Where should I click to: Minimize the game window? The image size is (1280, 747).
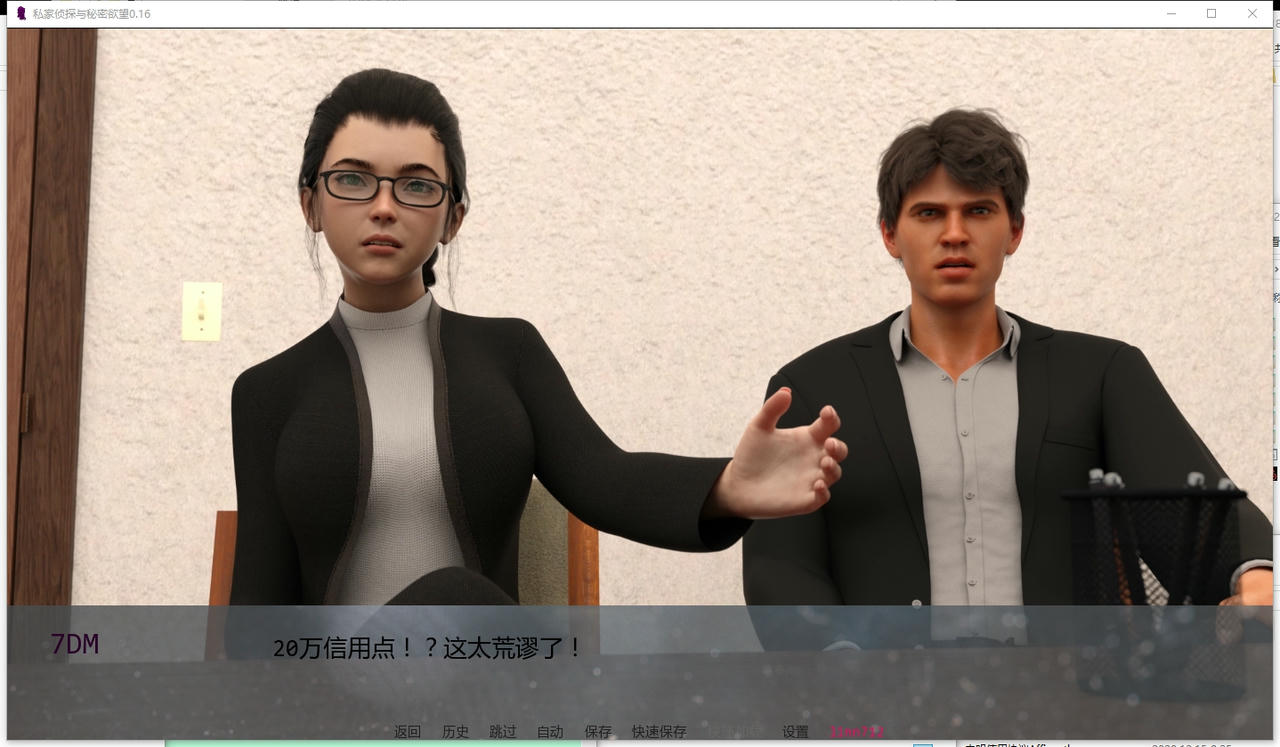click(1171, 14)
